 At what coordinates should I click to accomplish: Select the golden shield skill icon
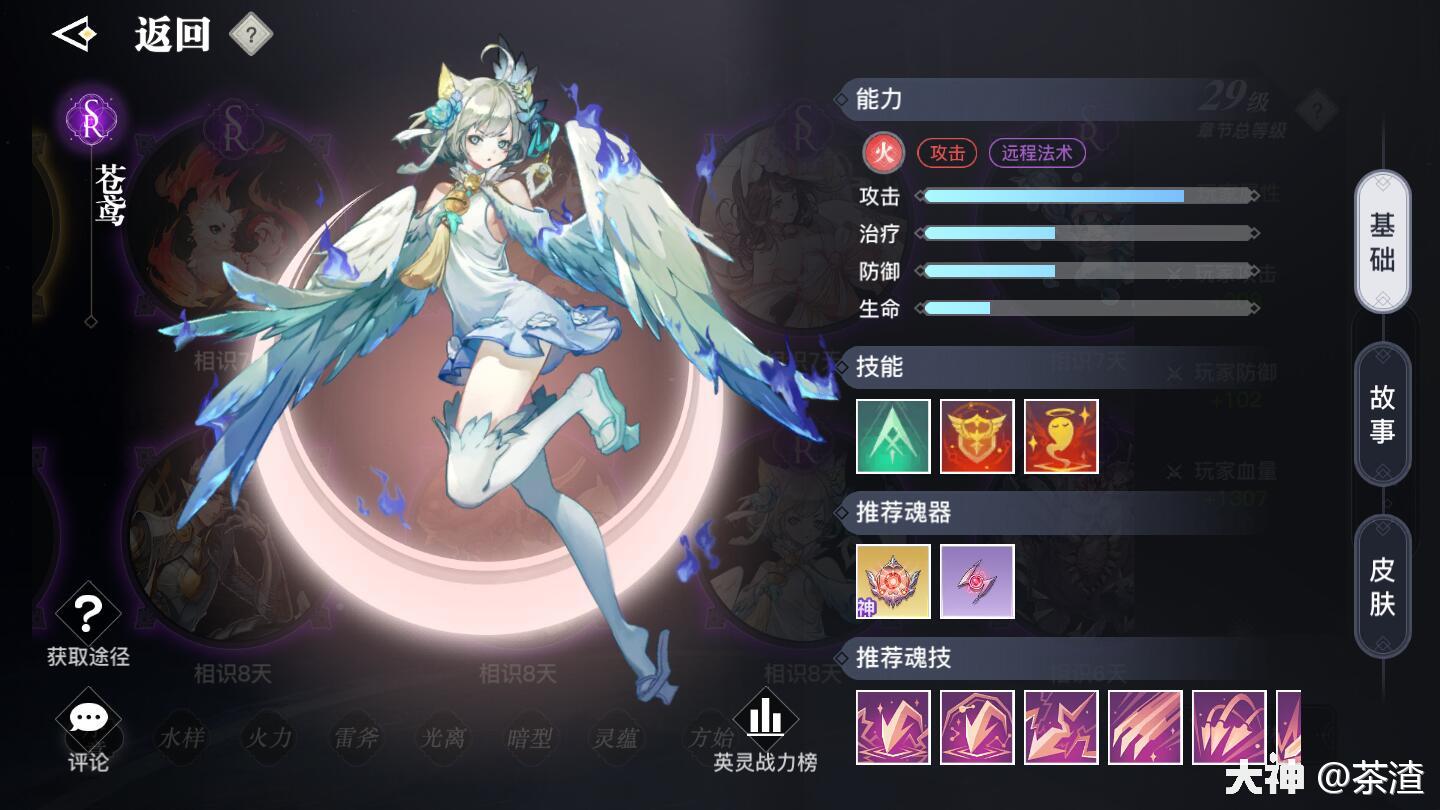click(976, 435)
